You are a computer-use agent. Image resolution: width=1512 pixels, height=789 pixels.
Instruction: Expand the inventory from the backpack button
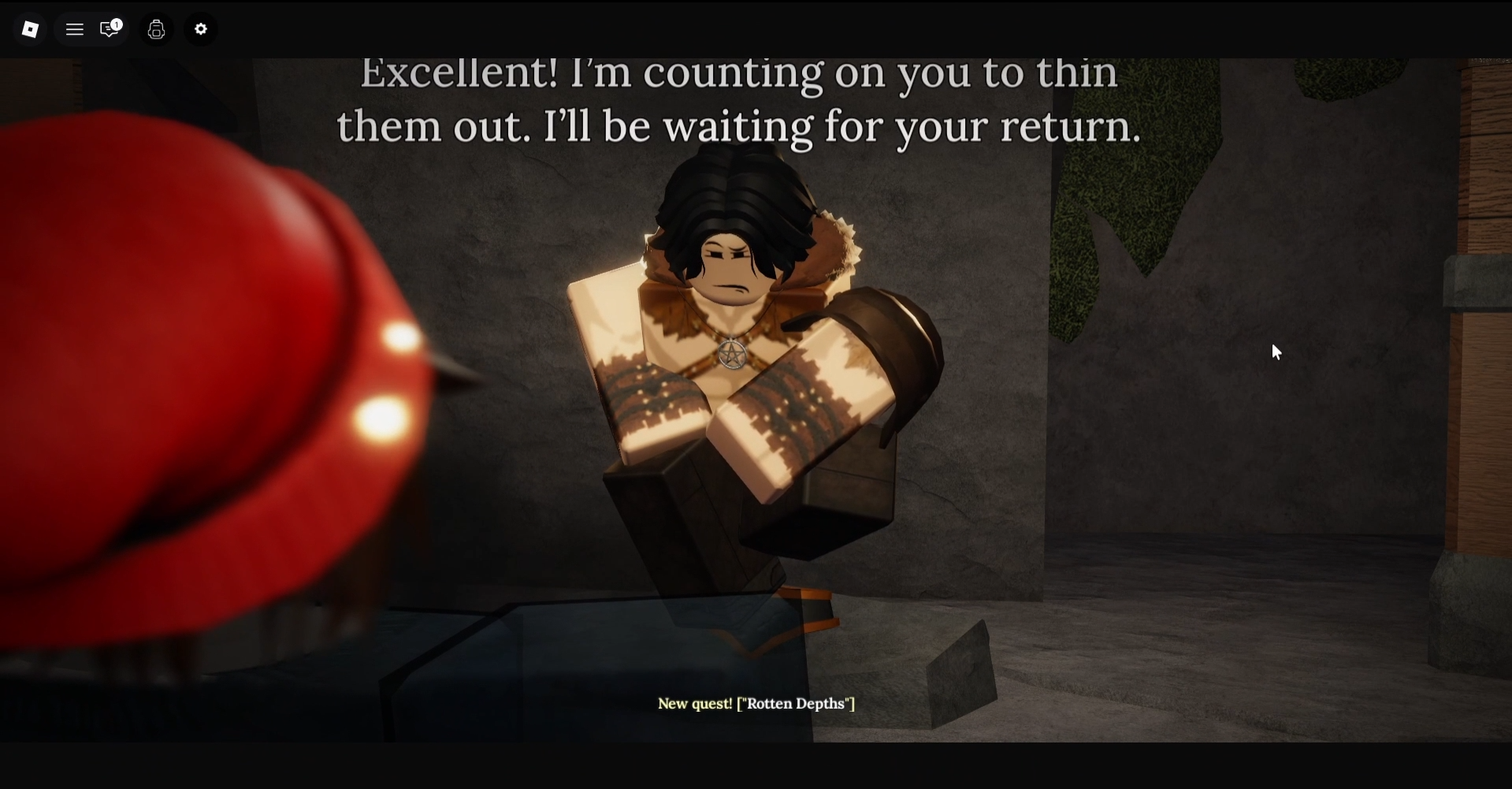point(156,29)
